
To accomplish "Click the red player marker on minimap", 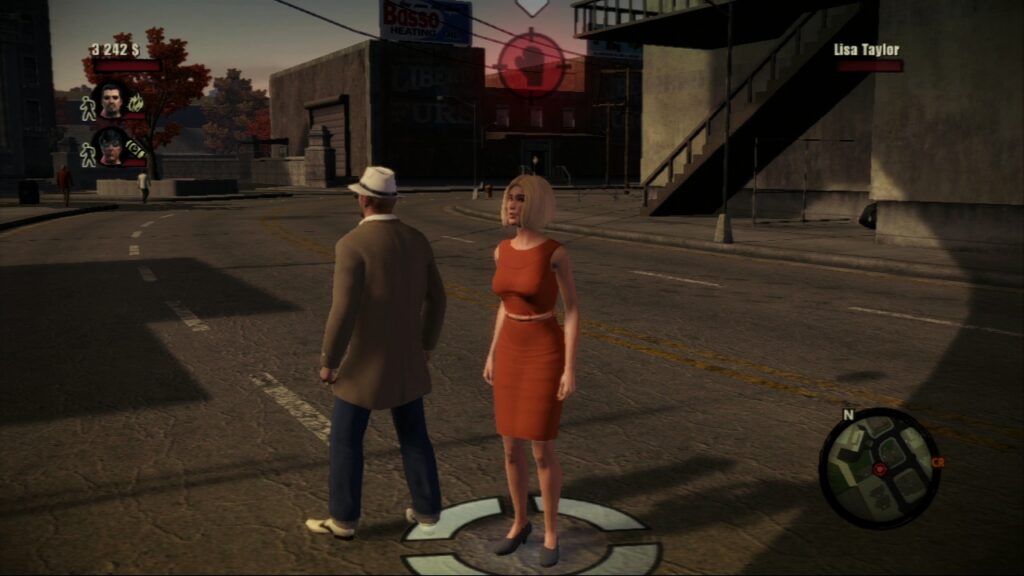I will click(880, 468).
